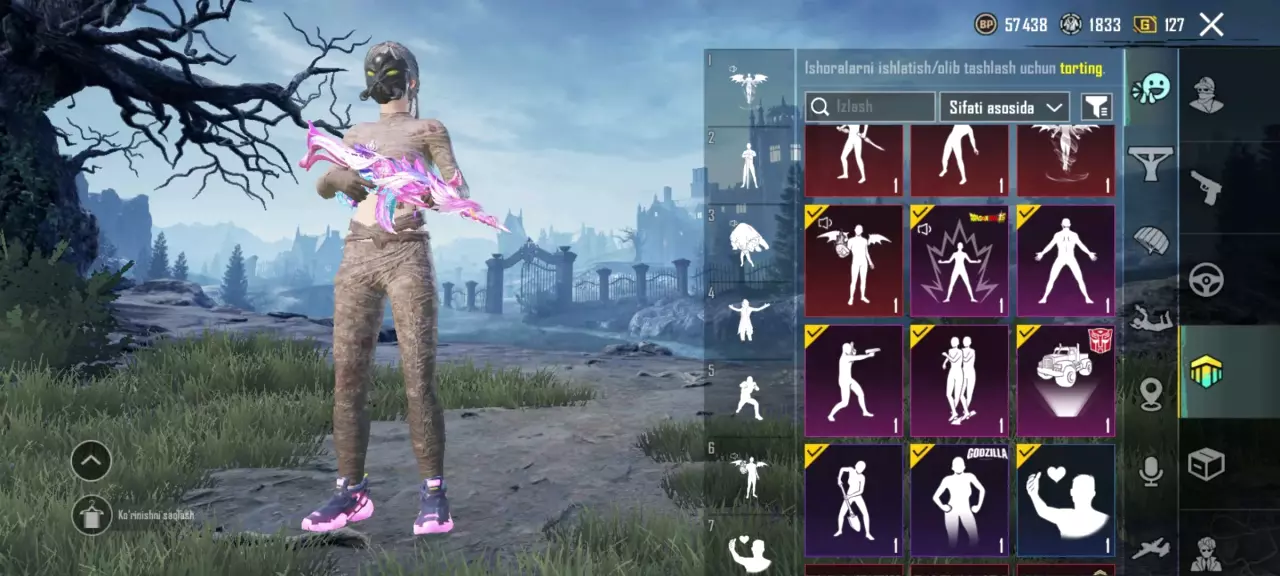The height and width of the screenshot is (576, 1280).
Task: Open the parachute skins category
Action: pos(1151,240)
